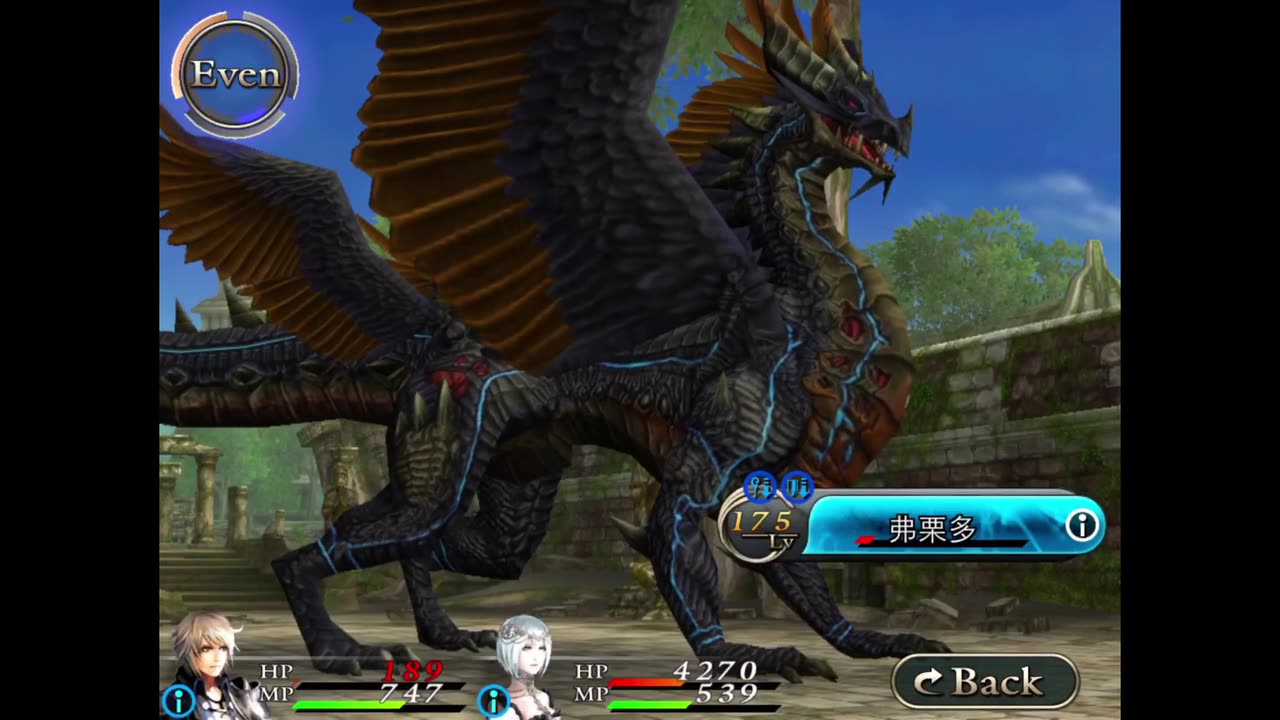Image resolution: width=1280 pixels, height=720 pixels.
Task: Click the Even turn indicator badge
Action: pyautogui.click(x=235, y=75)
